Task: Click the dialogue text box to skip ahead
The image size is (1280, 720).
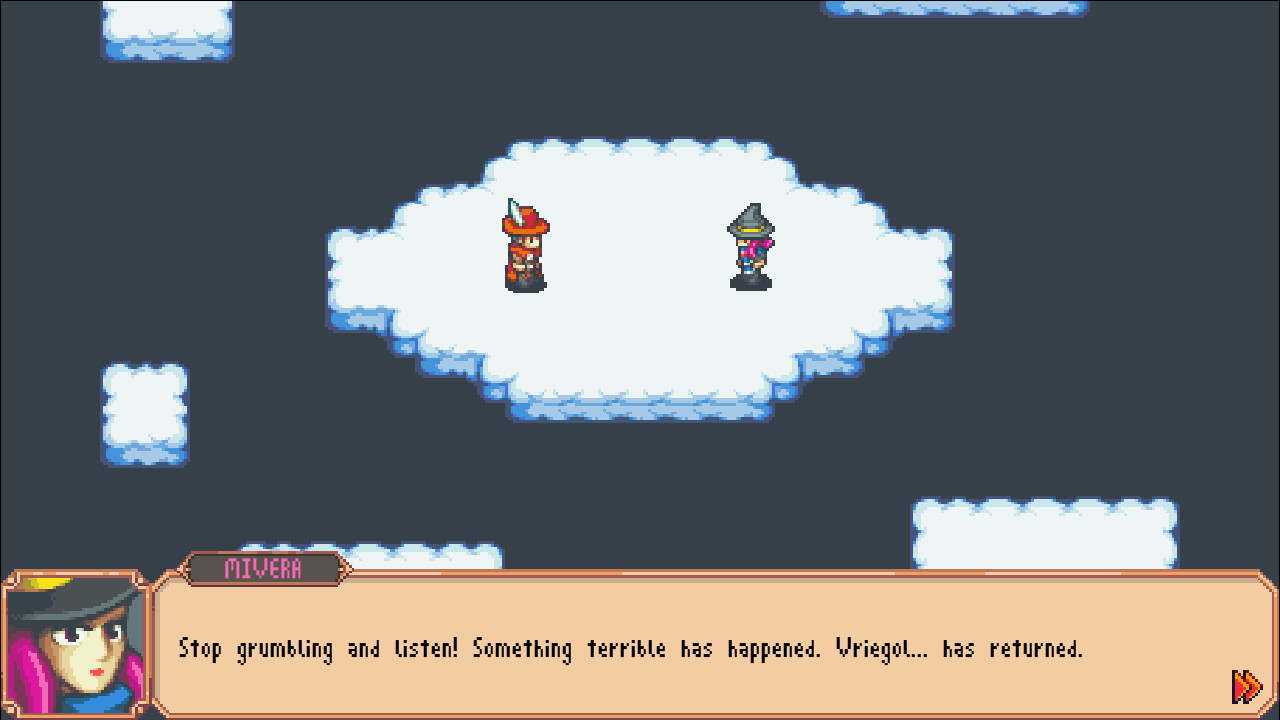Action: 640,648
